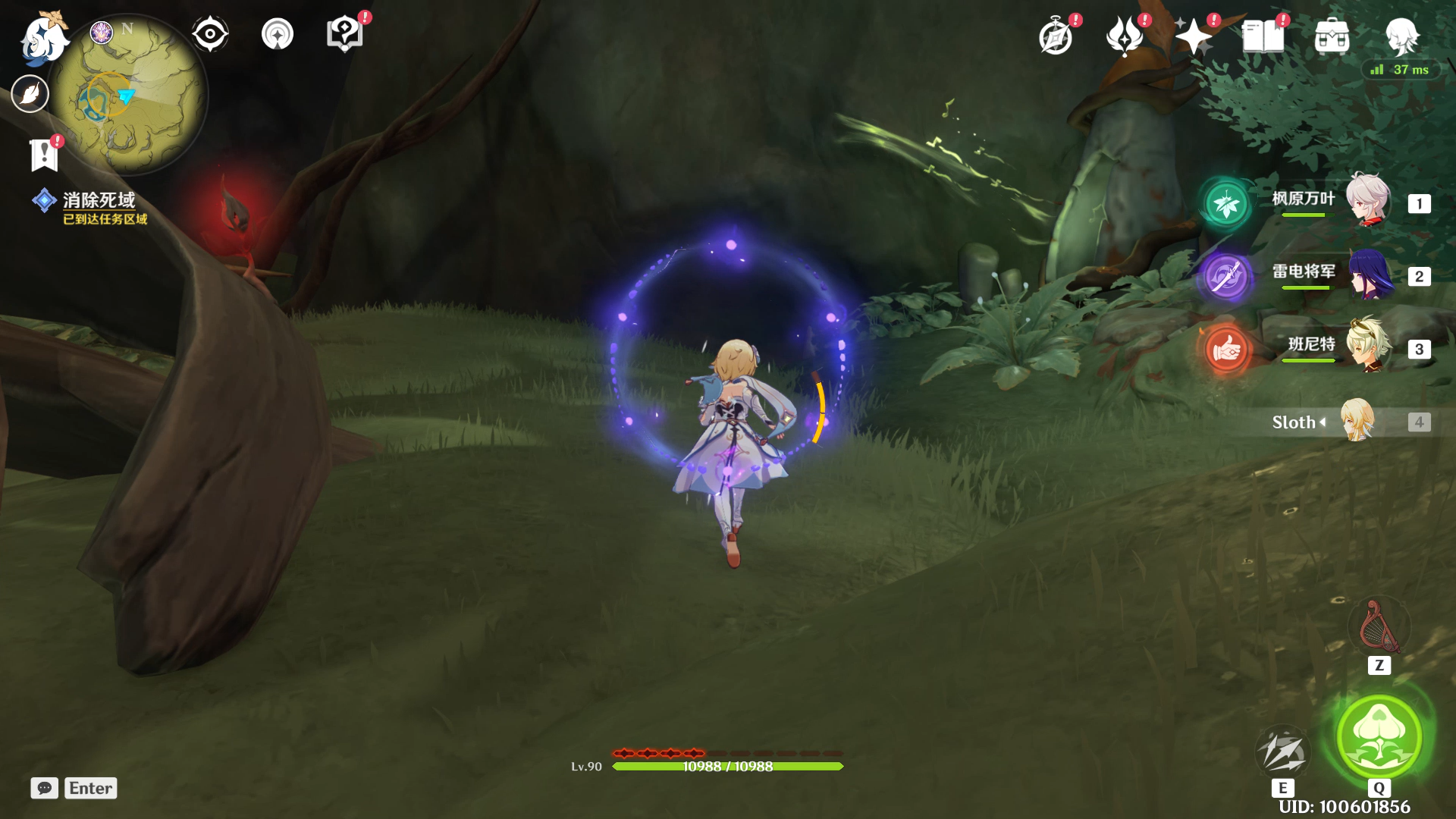
Task: Open the character profile head icon
Action: [x=1401, y=36]
